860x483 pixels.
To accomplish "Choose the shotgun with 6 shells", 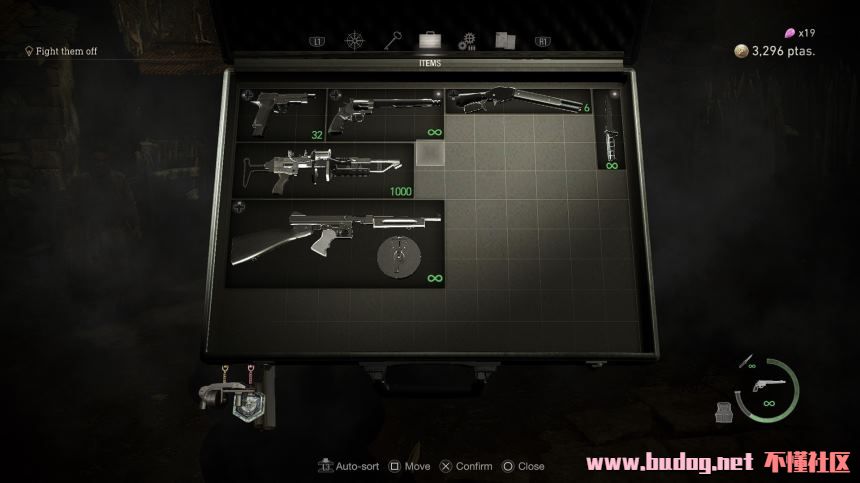I will click(x=518, y=101).
